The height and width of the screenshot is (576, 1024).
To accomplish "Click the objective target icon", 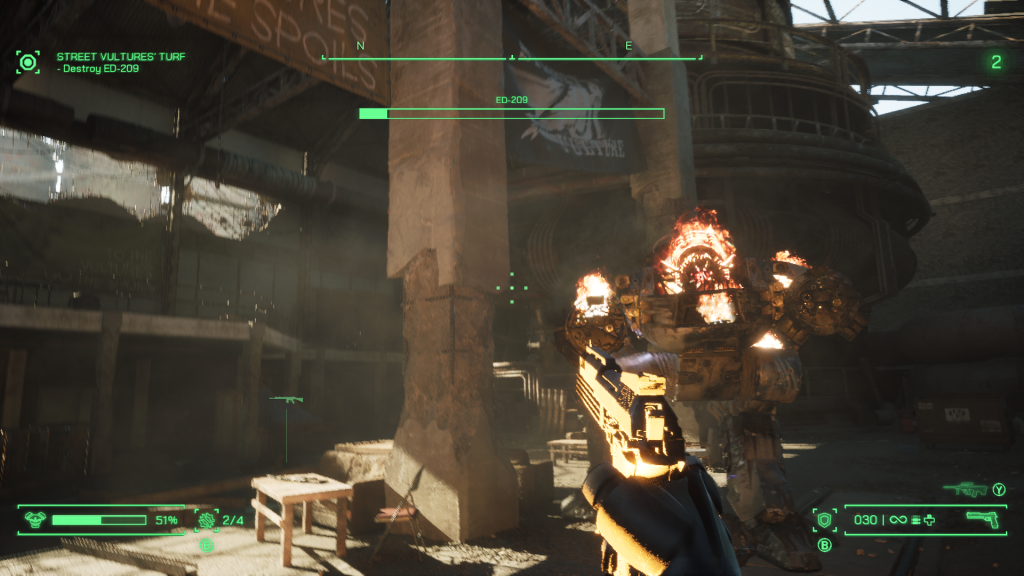I will pos(28,62).
